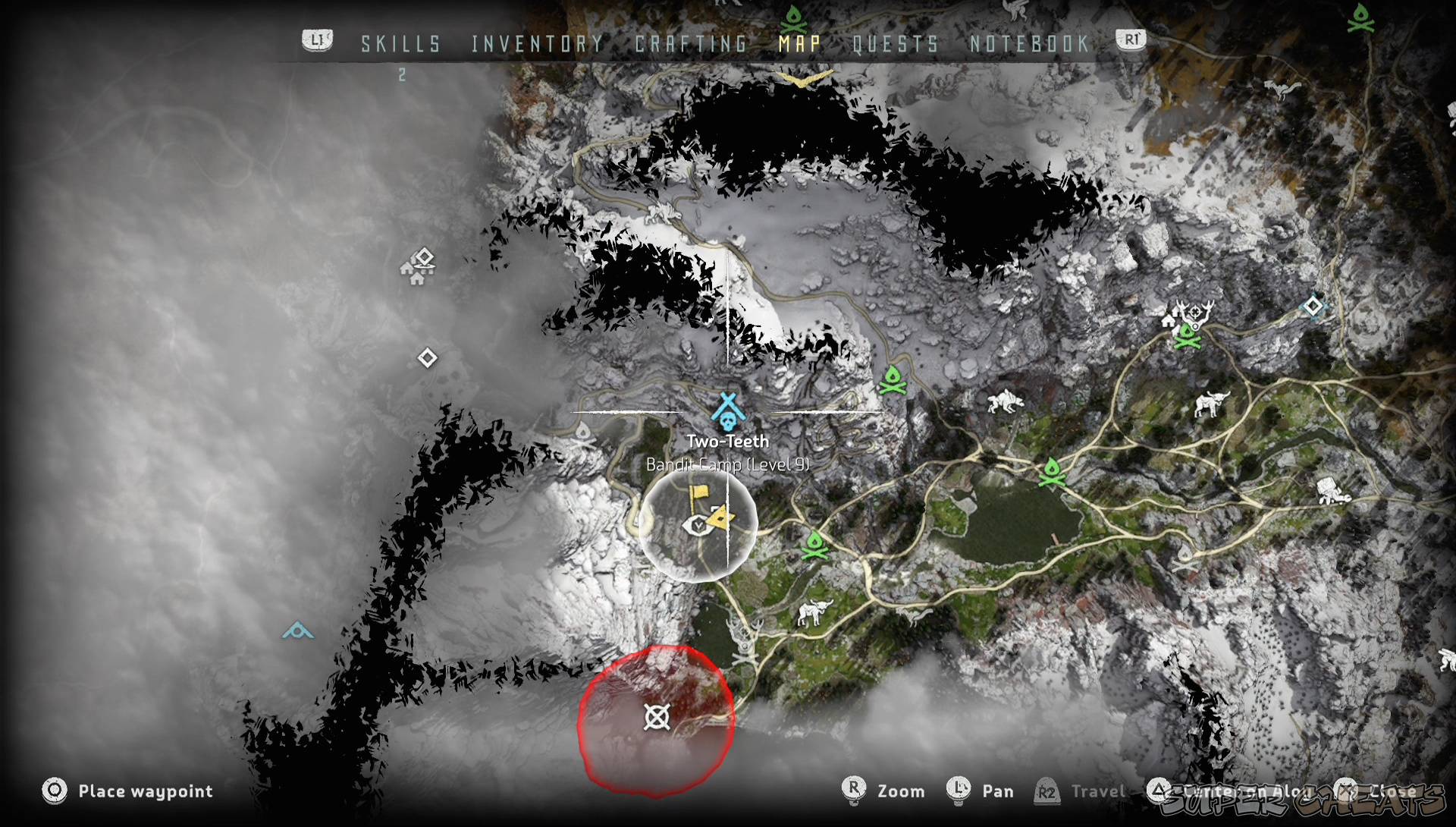Image resolution: width=1456 pixels, height=827 pixels.
Task: Select the white diamond collectible marker
Action: (x=427, y=356)
